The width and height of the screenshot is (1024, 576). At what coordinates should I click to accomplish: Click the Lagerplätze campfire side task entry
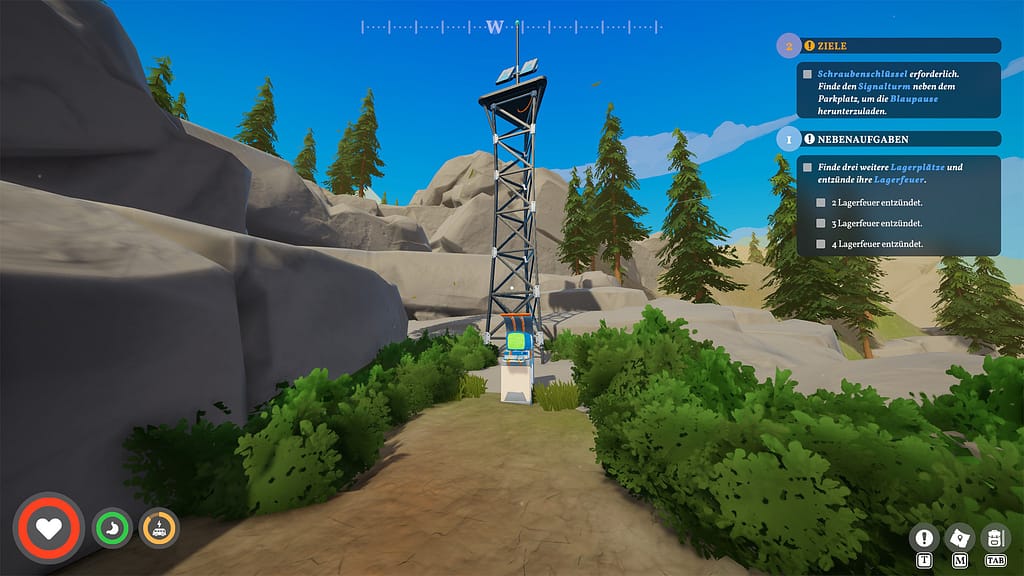887,173
